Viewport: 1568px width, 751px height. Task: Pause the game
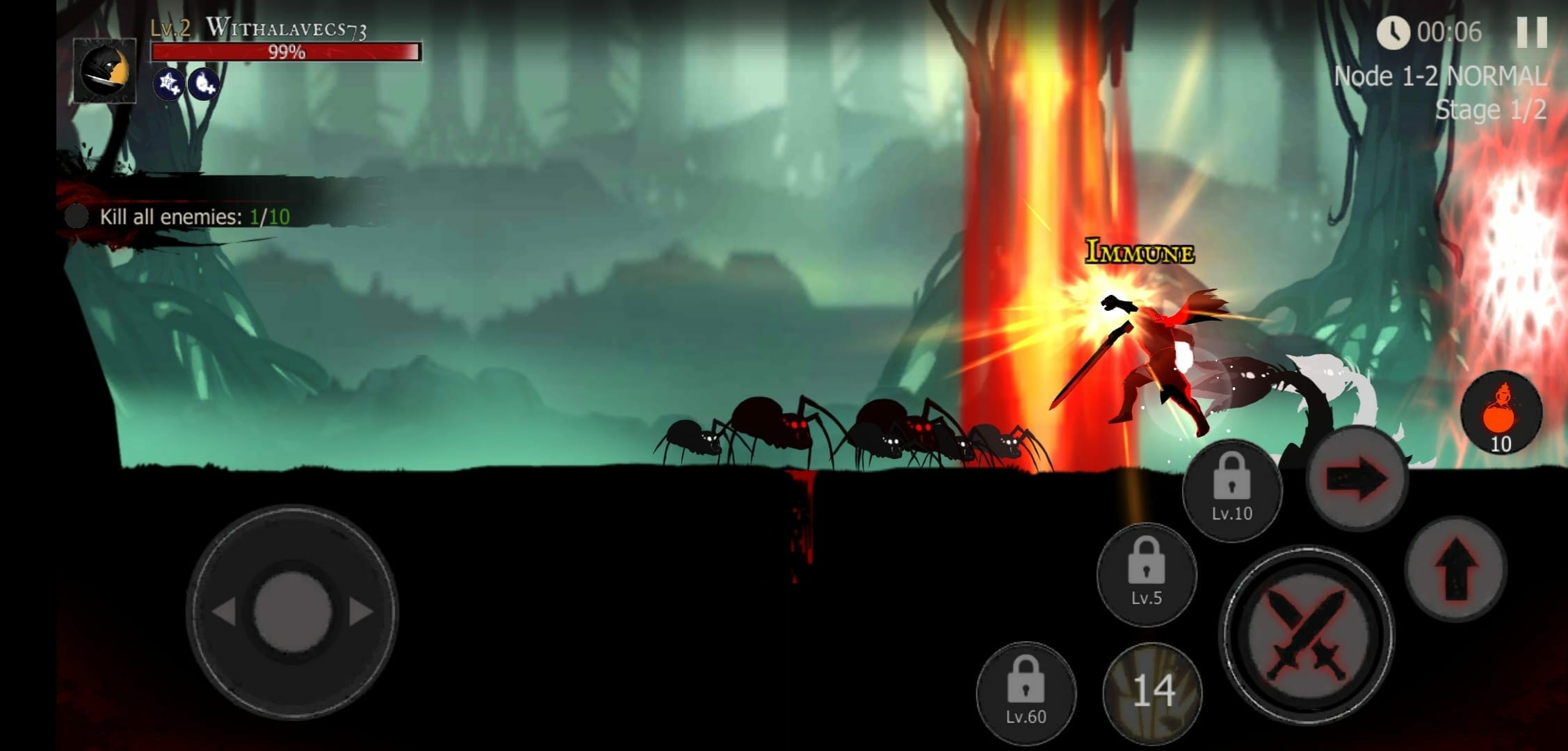(x=1530, y=32)
